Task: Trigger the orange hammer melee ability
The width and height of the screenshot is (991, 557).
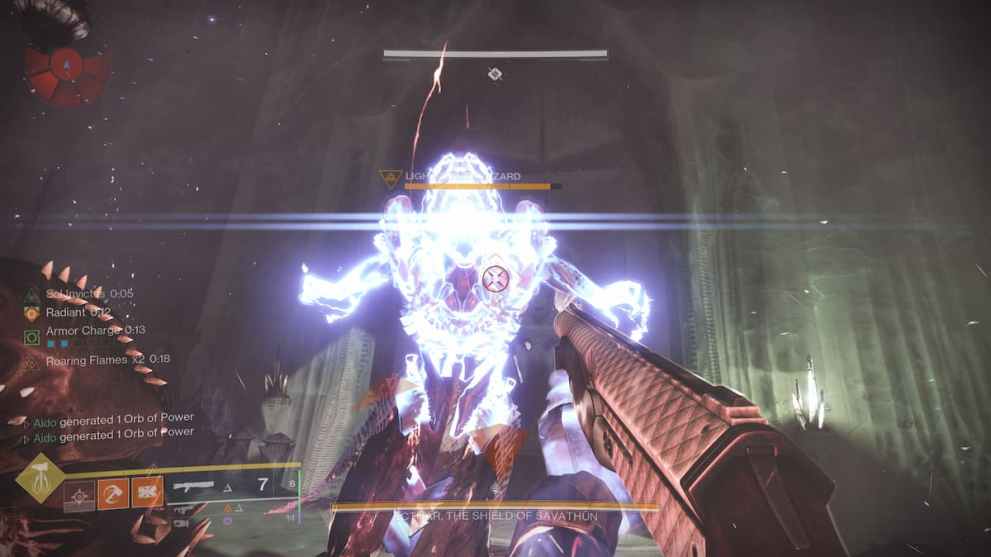Action: click(x=113, y=493)
